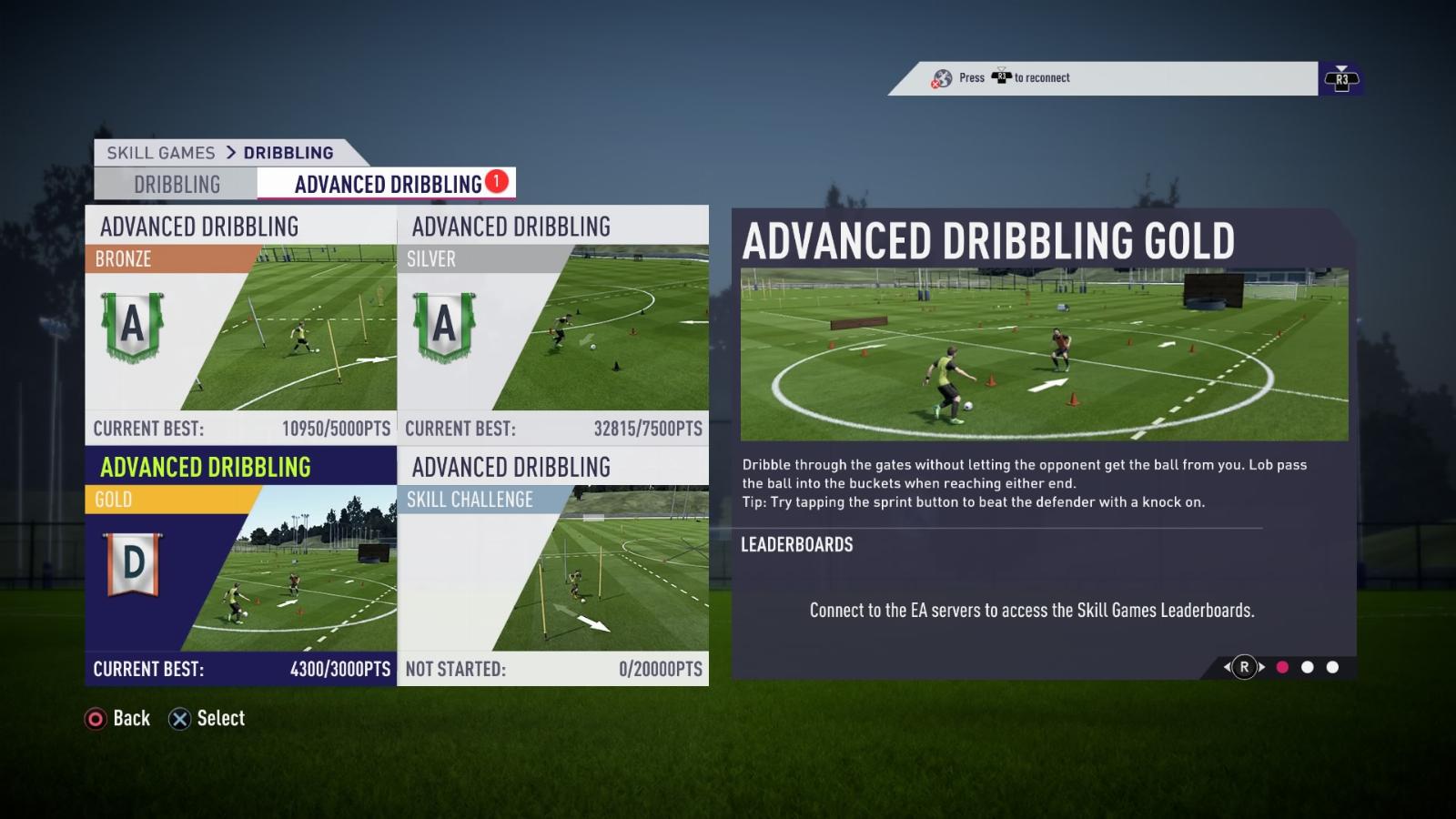1456x819 pixels.
Task: Open the reconnect notification banner
Action: [1103, 78]
